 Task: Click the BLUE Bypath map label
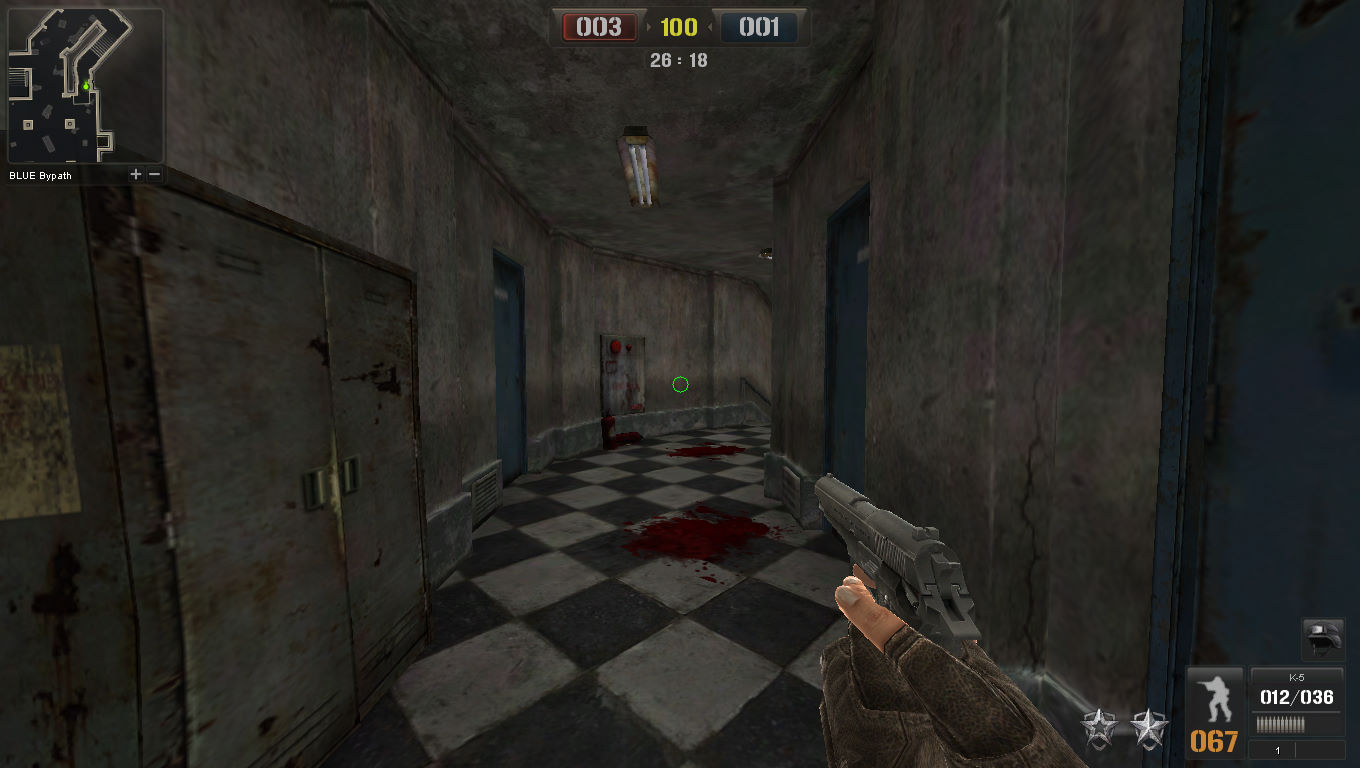(x=39, y=175)
